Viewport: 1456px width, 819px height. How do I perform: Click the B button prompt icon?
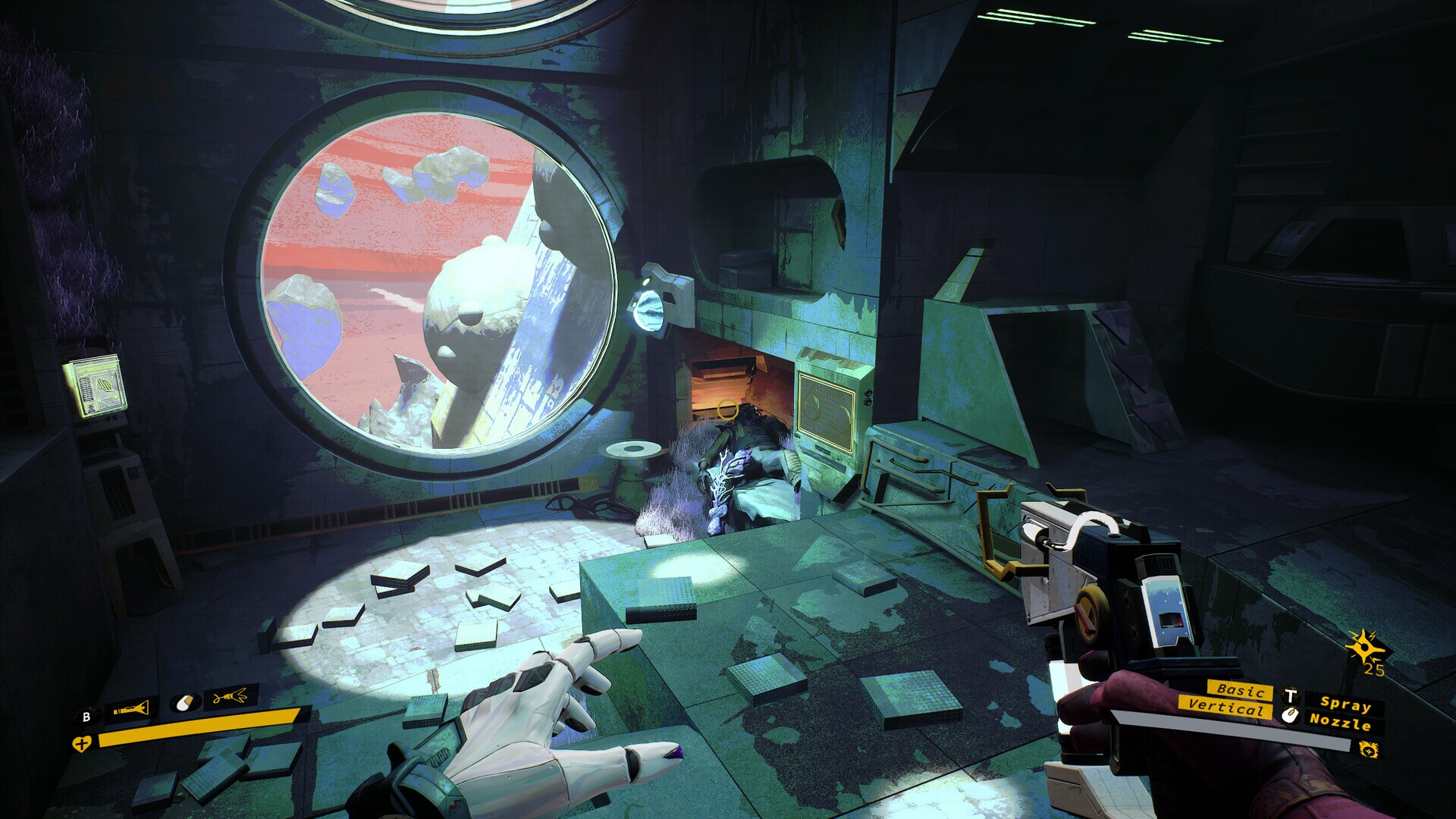tap(86, 716)
